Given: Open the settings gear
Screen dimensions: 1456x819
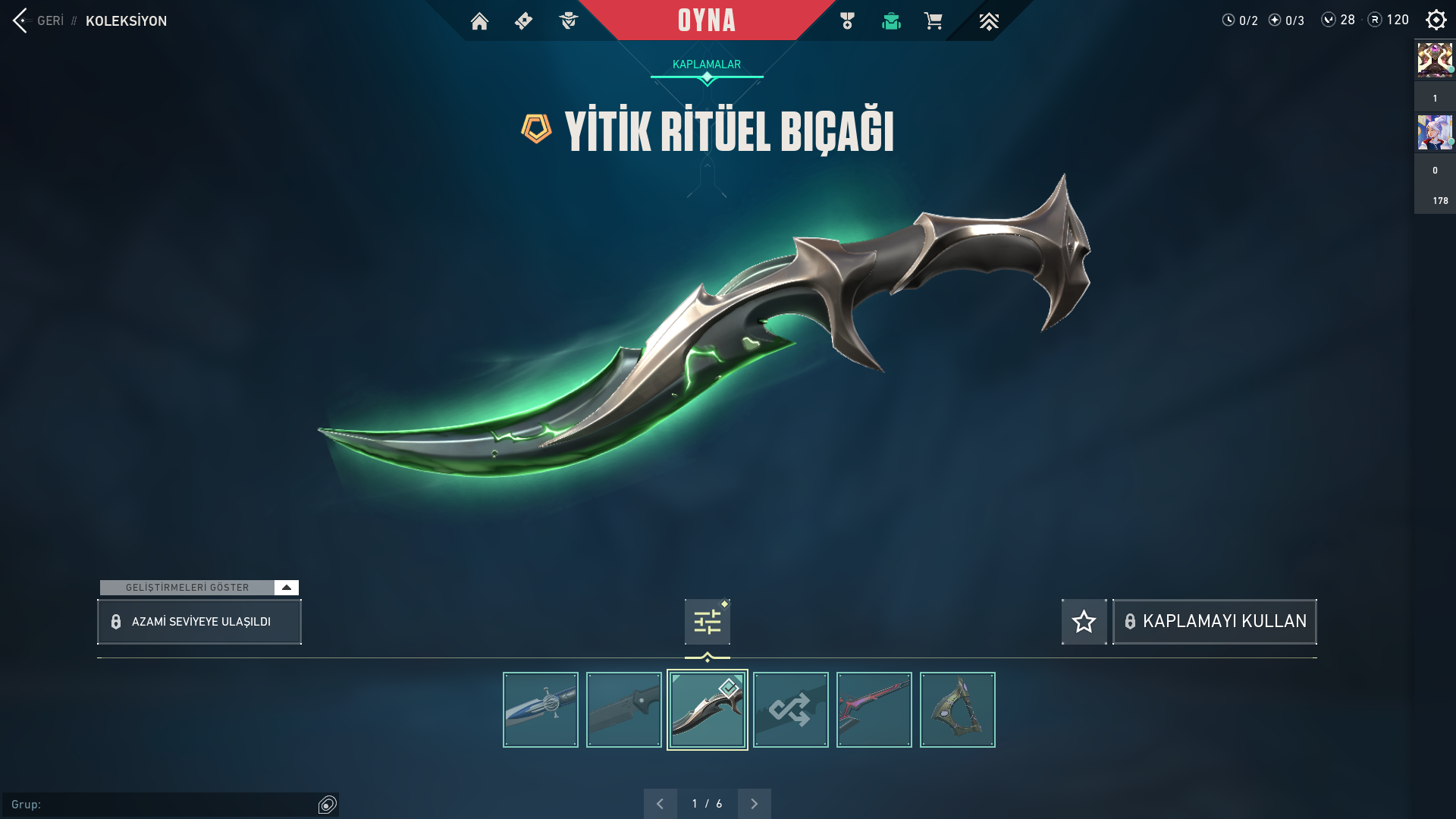Looking at the screenshot, I should tap(1436, 20).
